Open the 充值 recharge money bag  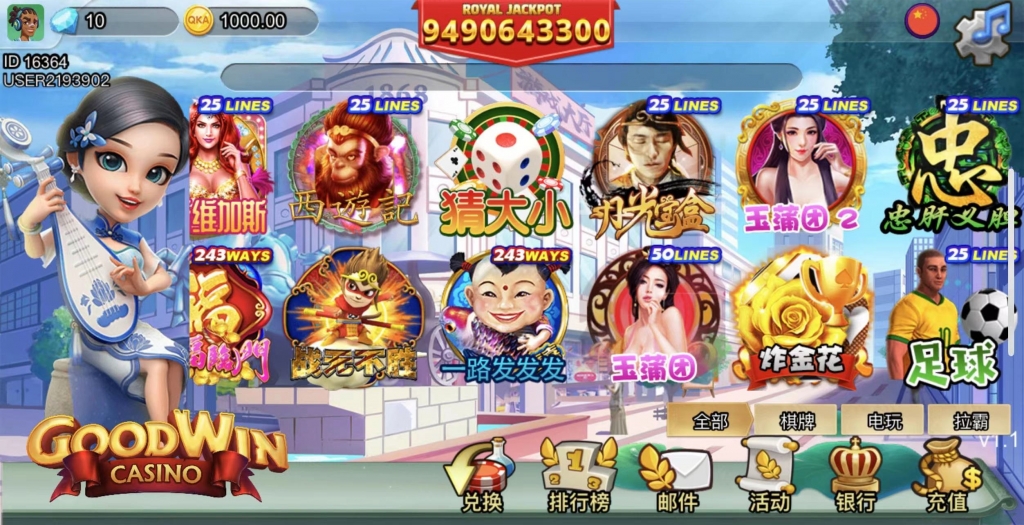946,477
